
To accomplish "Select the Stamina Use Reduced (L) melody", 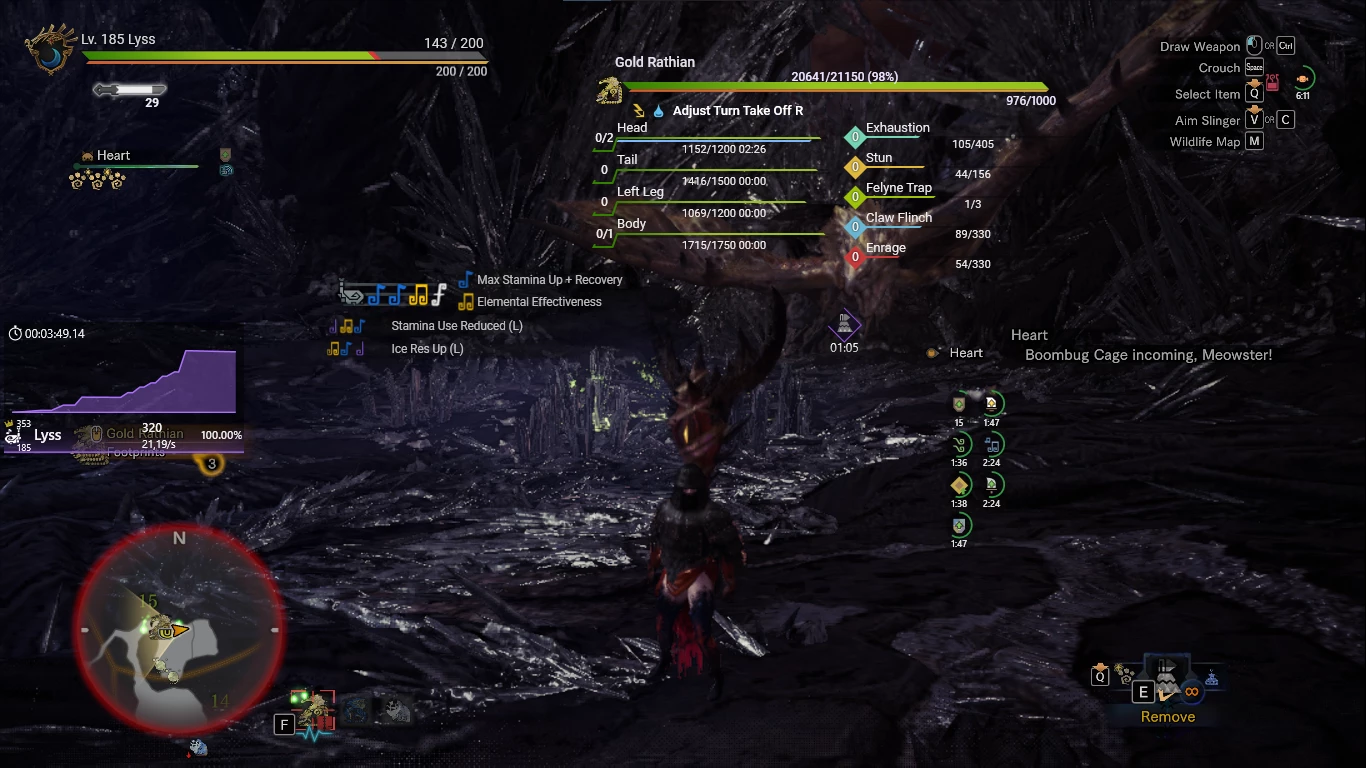I will tap(456, 326).
